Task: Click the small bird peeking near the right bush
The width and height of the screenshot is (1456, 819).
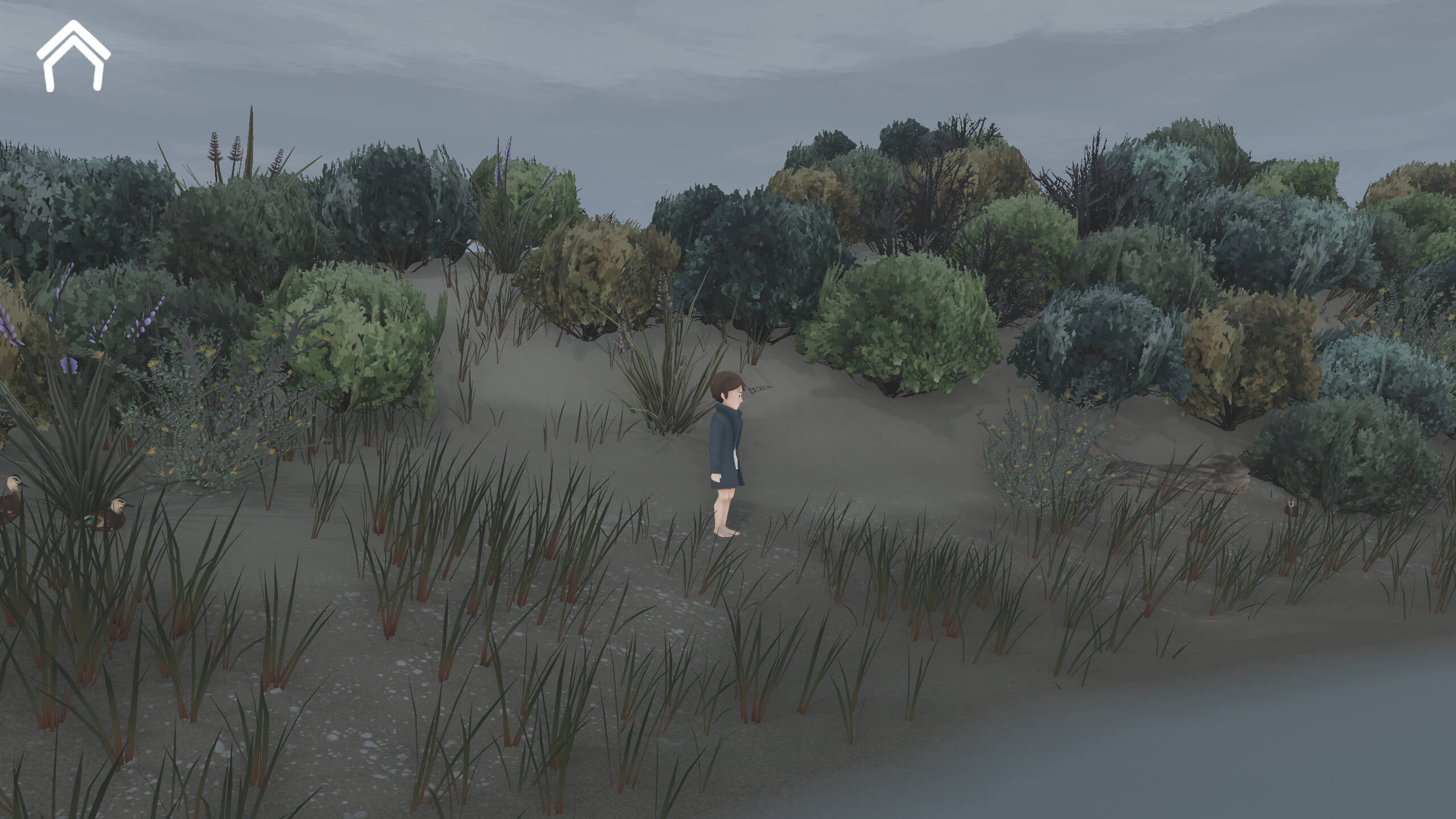Action: tap(1291, 509)
